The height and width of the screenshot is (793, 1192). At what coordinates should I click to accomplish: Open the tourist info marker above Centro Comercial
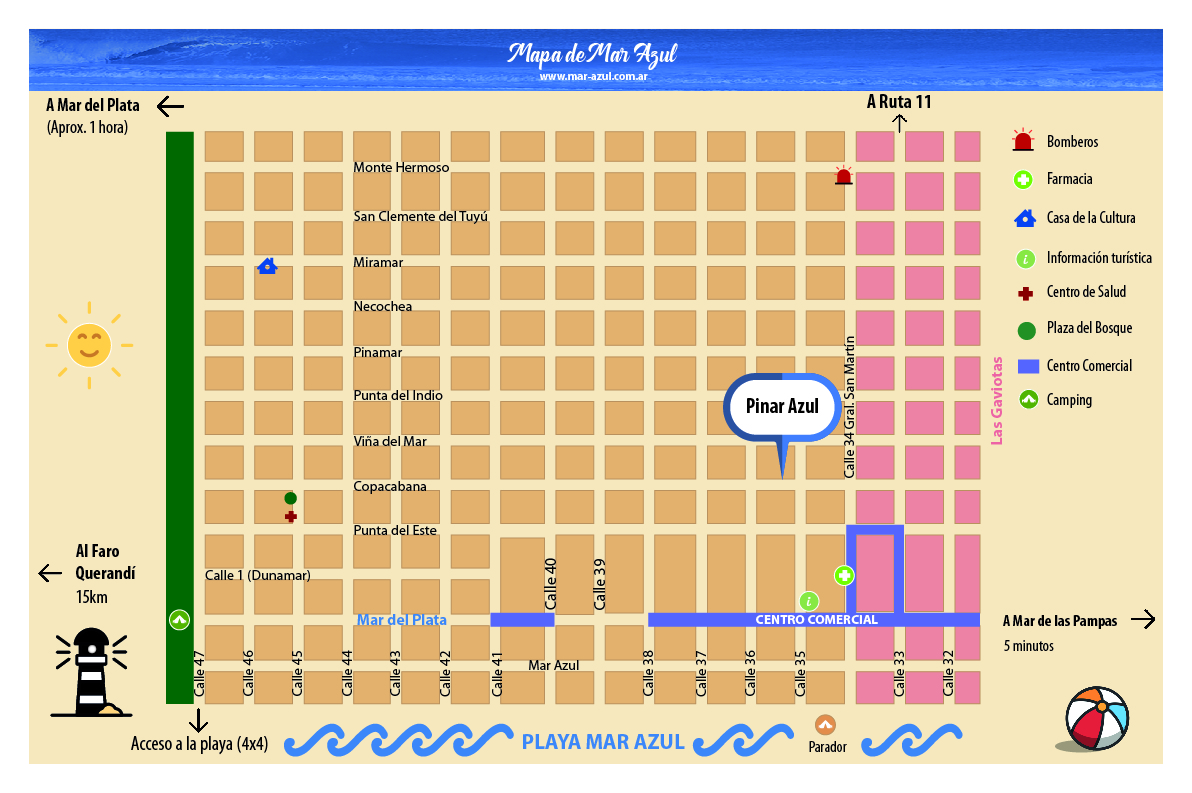point(809,601)
